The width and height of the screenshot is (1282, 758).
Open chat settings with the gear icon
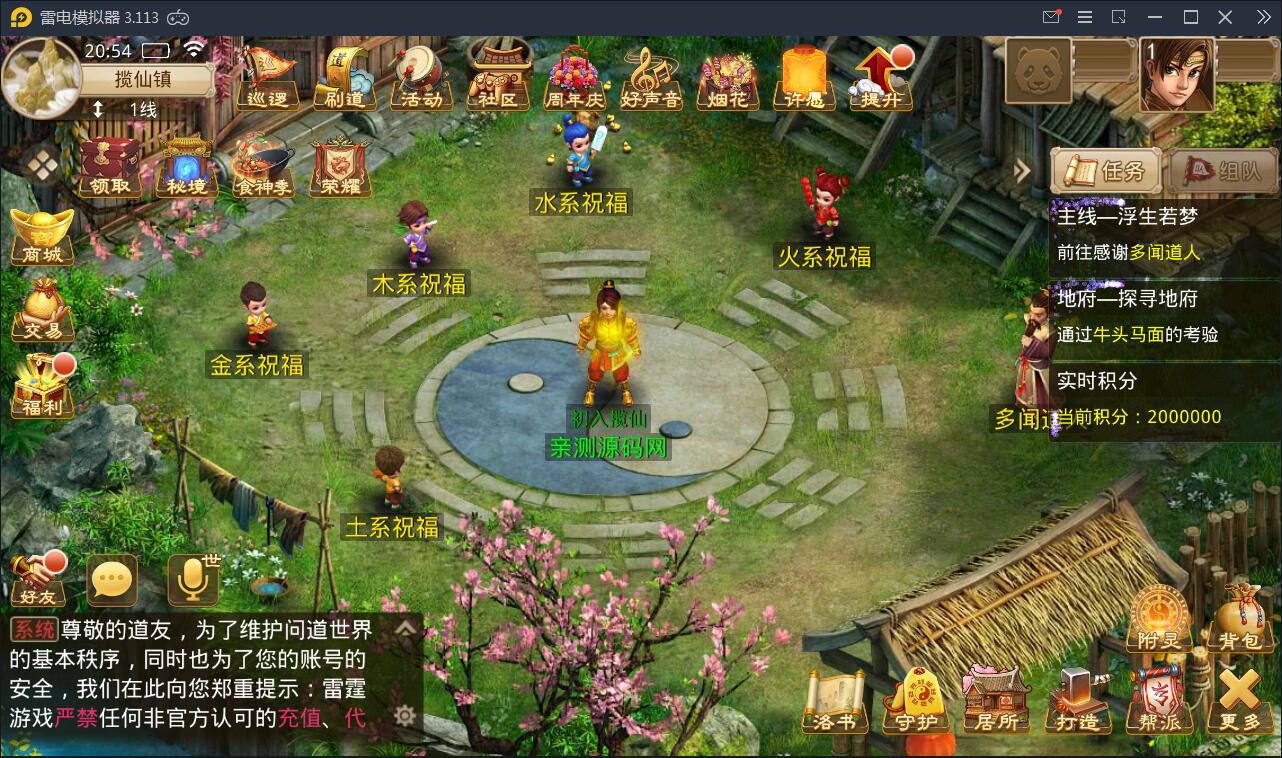click(x=404, y=715)
